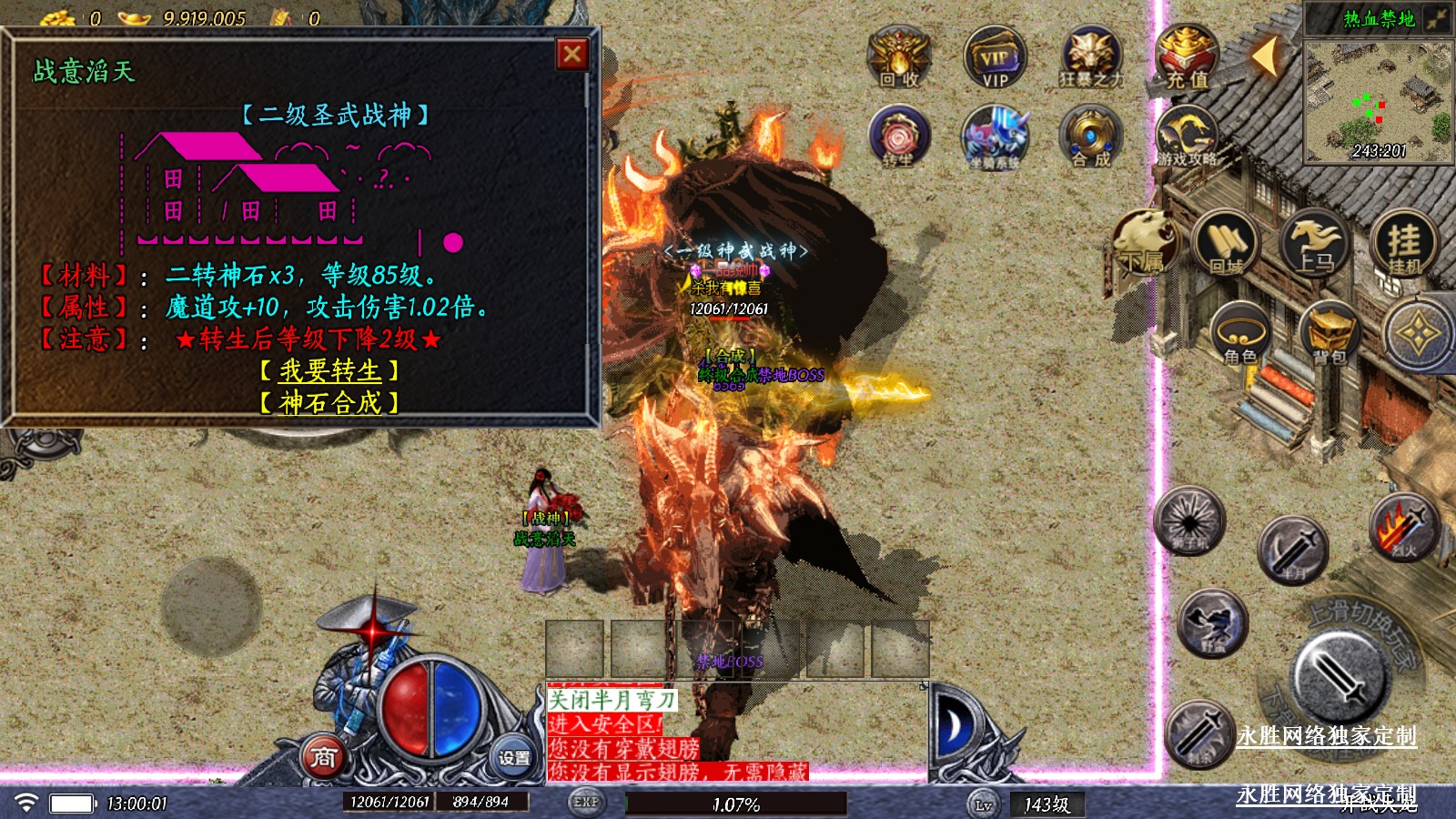Open the 设置 settings button

(x=513, y=756)
